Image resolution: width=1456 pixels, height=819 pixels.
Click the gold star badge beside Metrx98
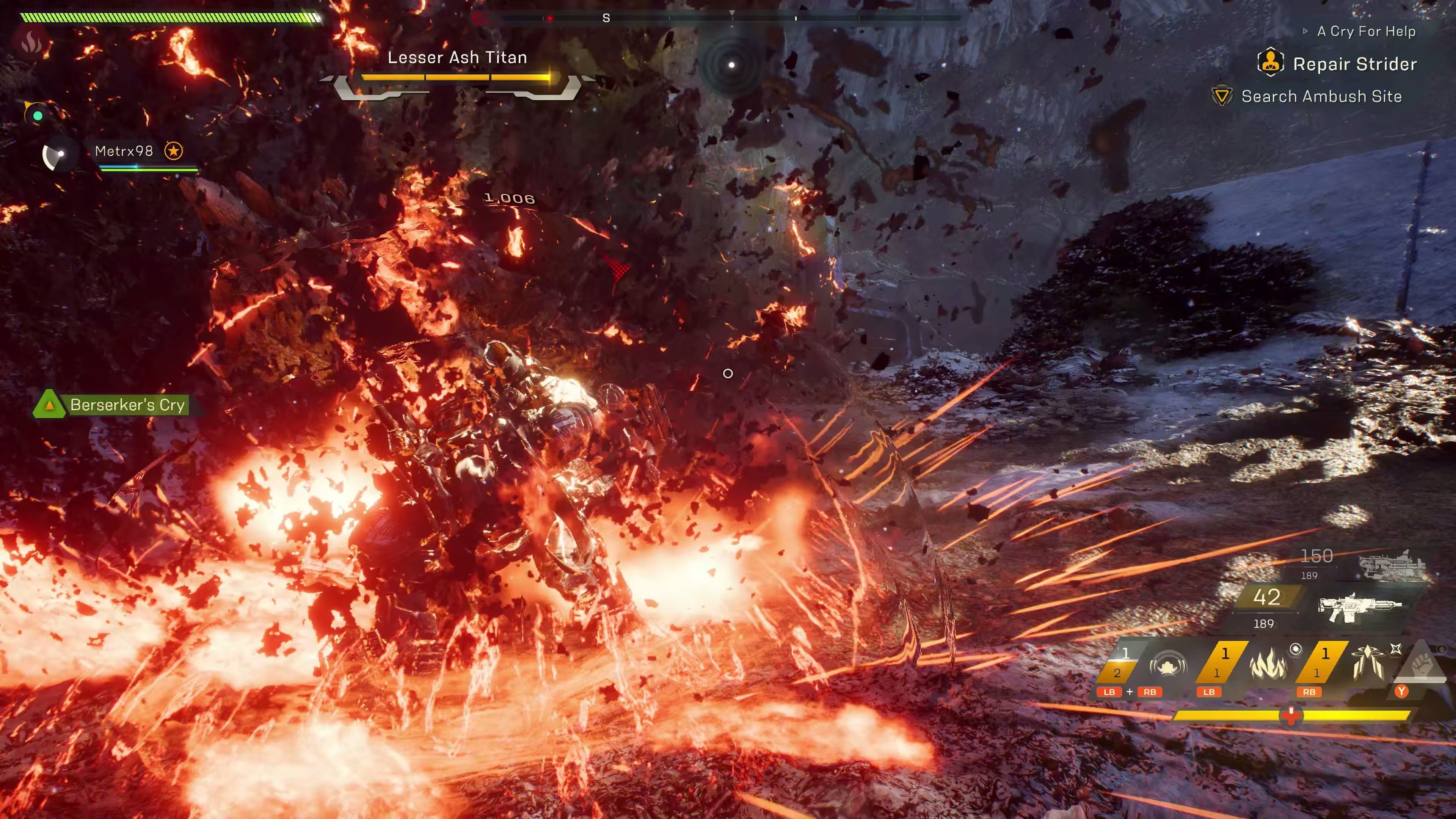click(174, 151)
